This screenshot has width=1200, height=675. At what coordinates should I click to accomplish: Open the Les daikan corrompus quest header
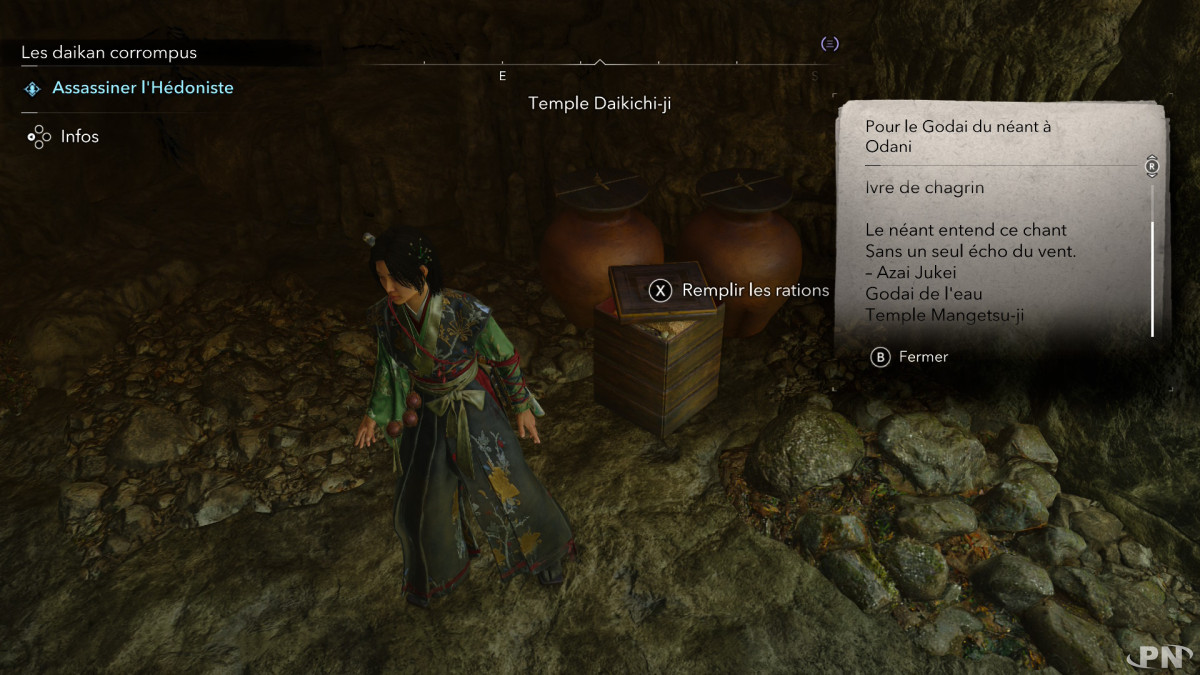[x=109, y=52]
